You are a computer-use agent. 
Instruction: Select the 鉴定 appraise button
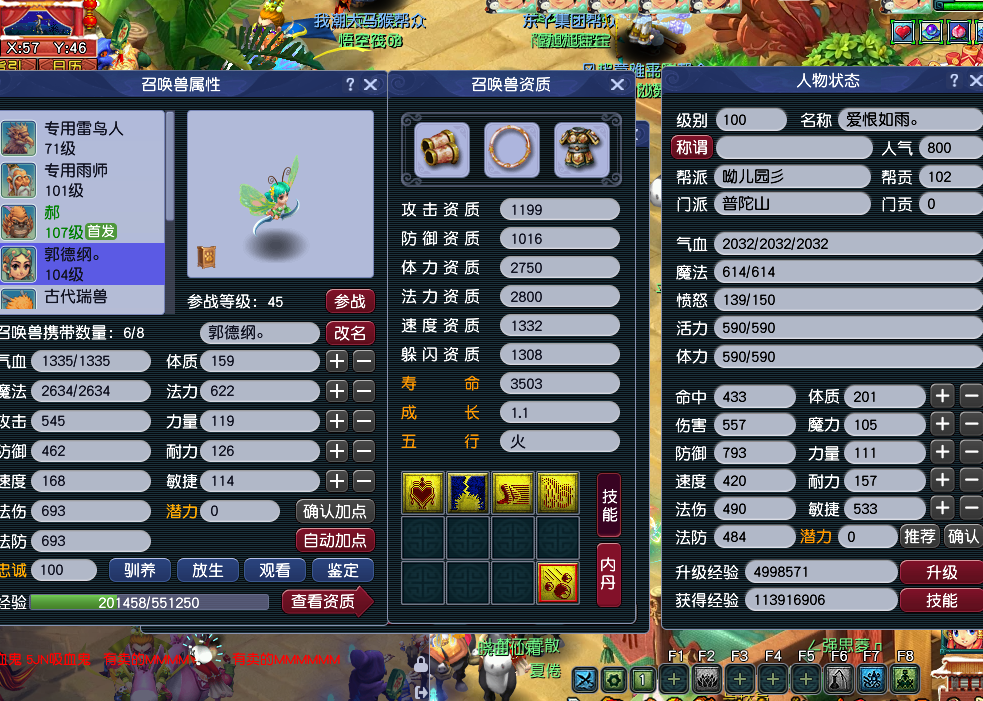tap(343, 570)
